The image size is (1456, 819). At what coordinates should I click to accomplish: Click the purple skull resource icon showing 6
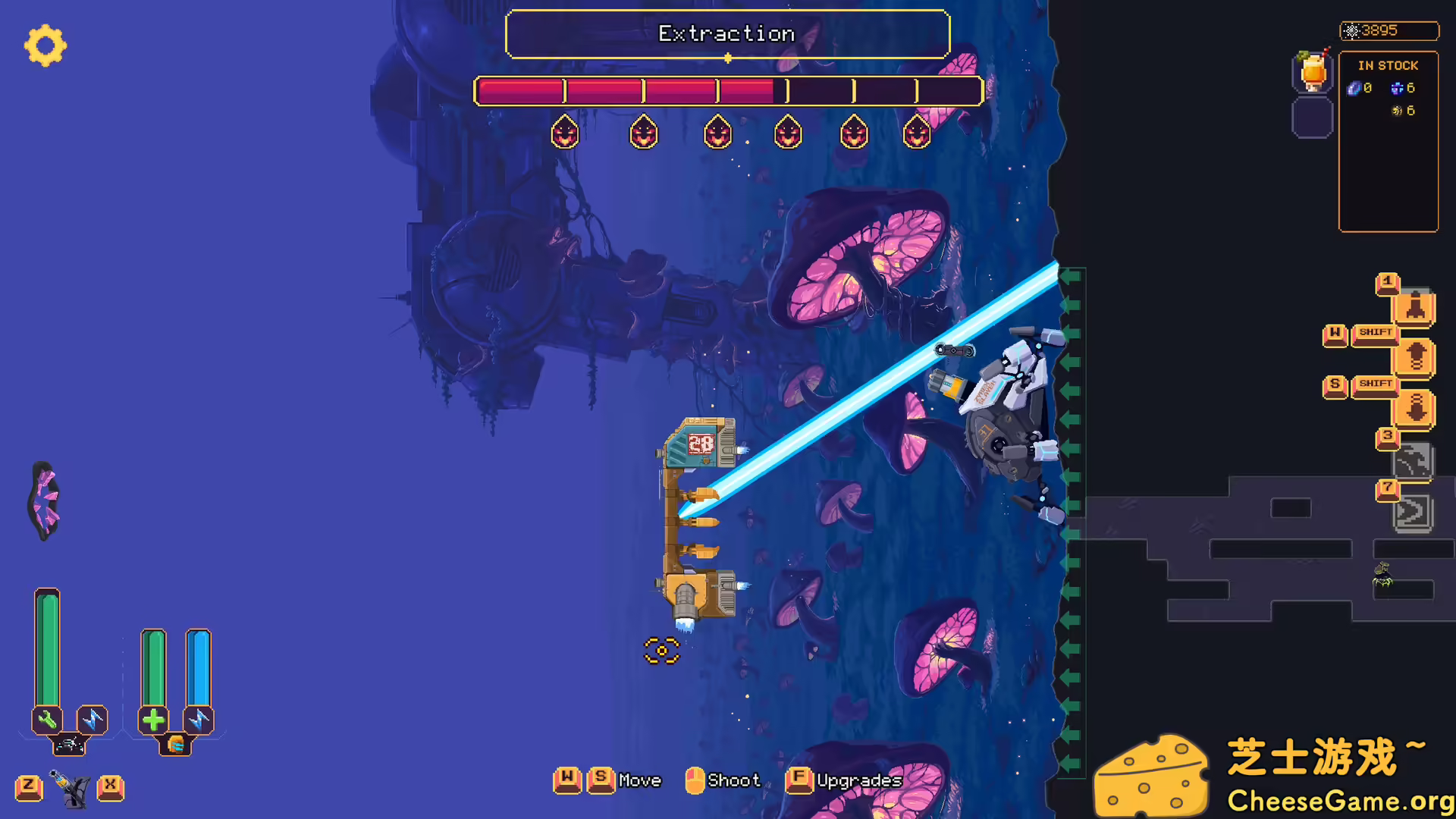coord(1397,87)
